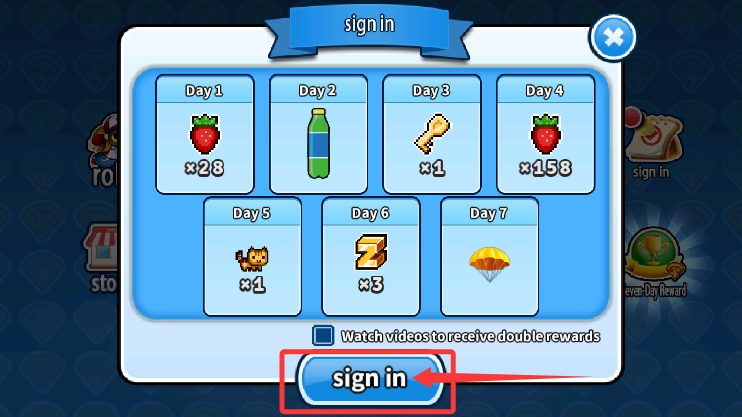Pick the Day 4 strawberry x158 tile
Screen dimensions: 742x417
point(545,133)
